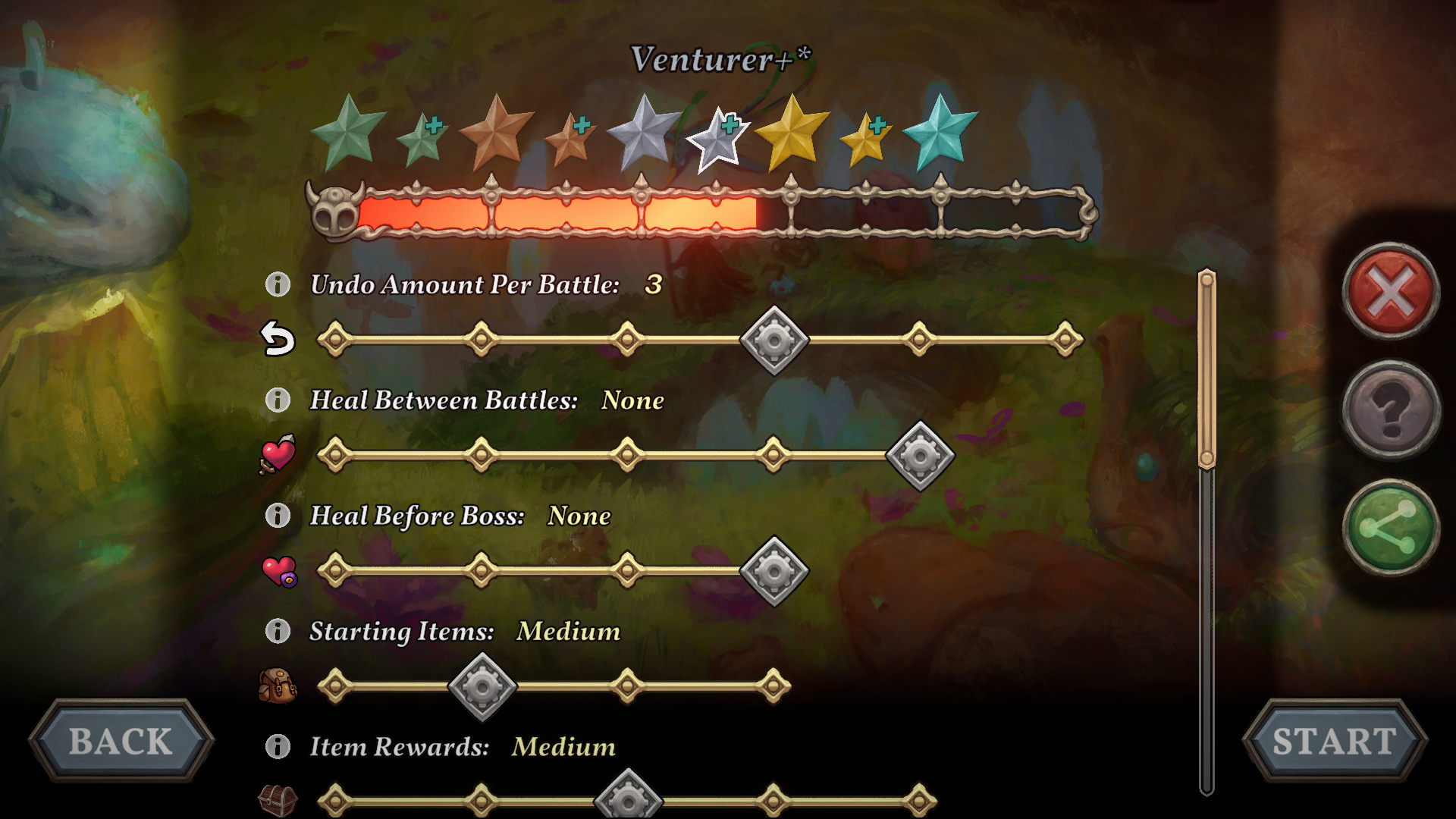Click the BACK button
The image size is (1456, 819).
[x=121, y=741]
